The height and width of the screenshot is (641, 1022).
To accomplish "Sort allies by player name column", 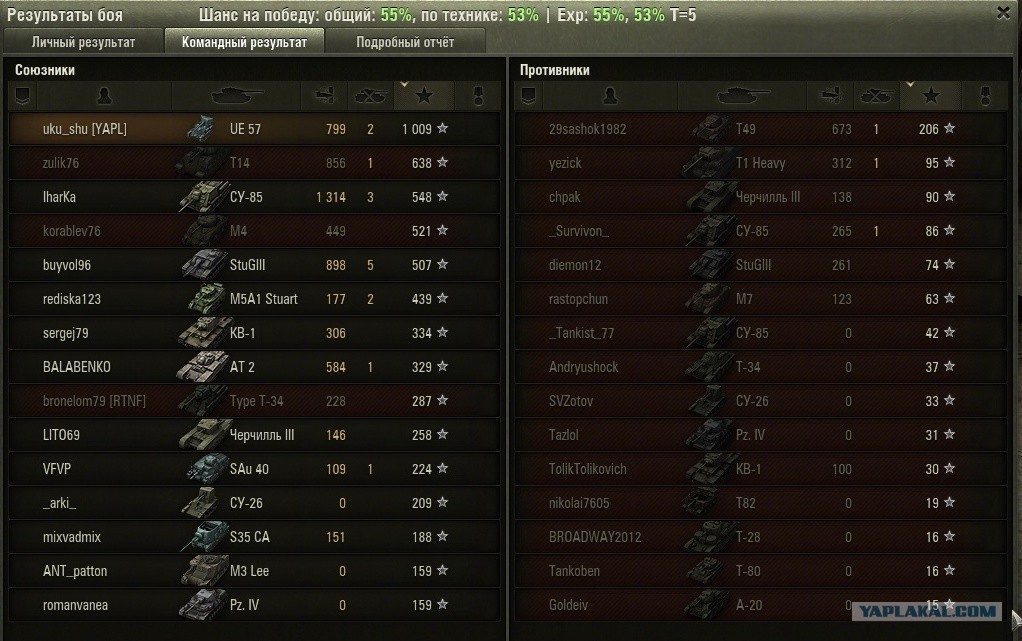I will coord(104,96).
